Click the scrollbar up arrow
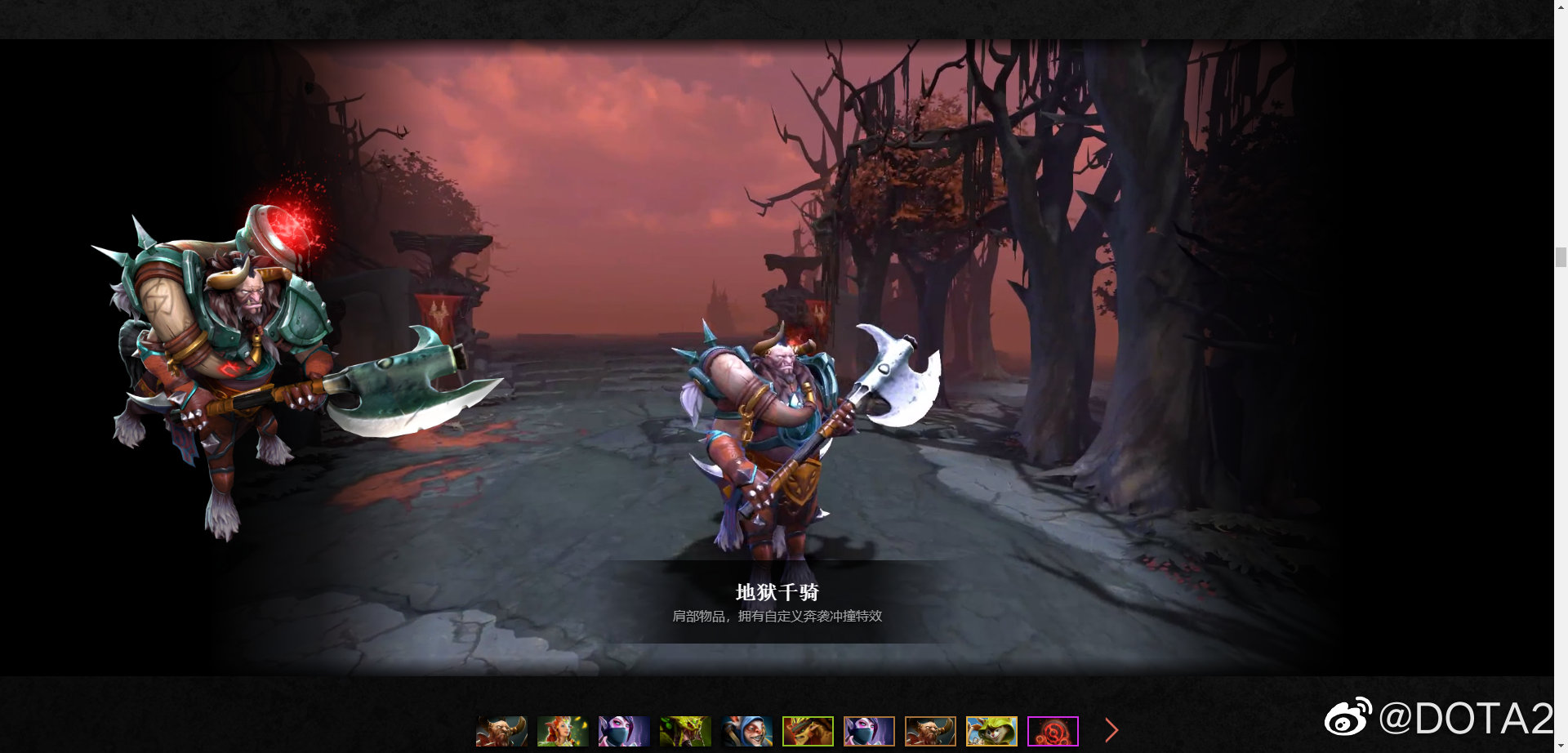1568x753 pixels. [x=1562, y=7]
